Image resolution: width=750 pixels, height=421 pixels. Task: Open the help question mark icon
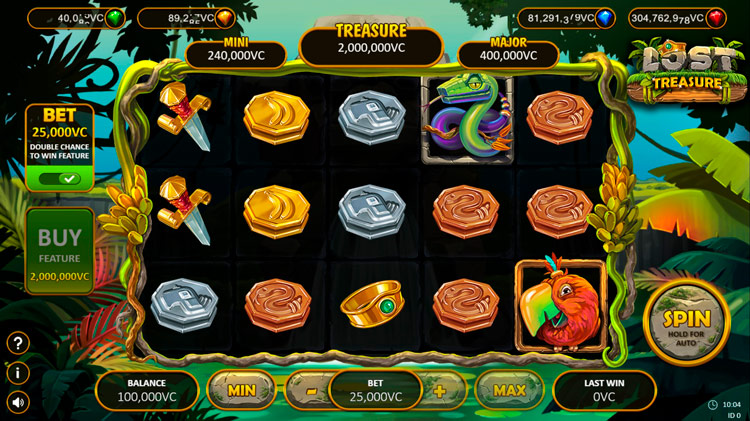click(18, 343)
